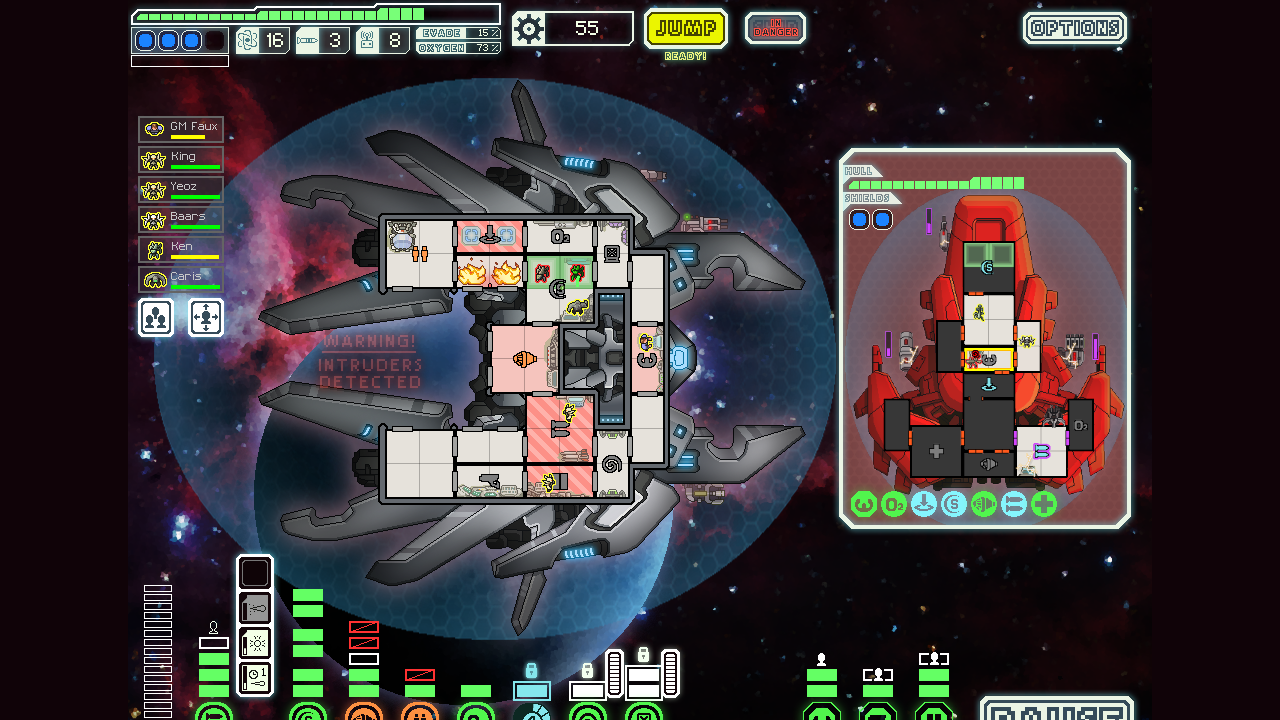This screenshot has height=720, width=1280.
Task: Click the missiles counter icon
Action: 306,38
